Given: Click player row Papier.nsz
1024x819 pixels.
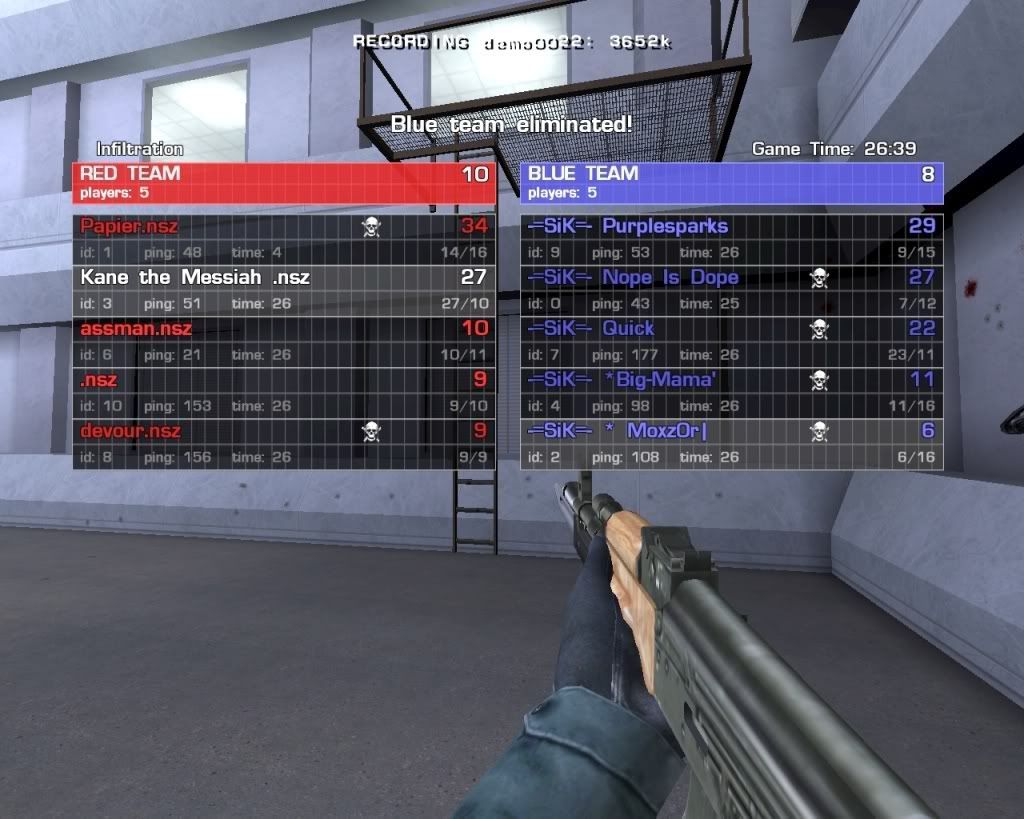Looking at the screenshot, I should click(x=283, y=238).
